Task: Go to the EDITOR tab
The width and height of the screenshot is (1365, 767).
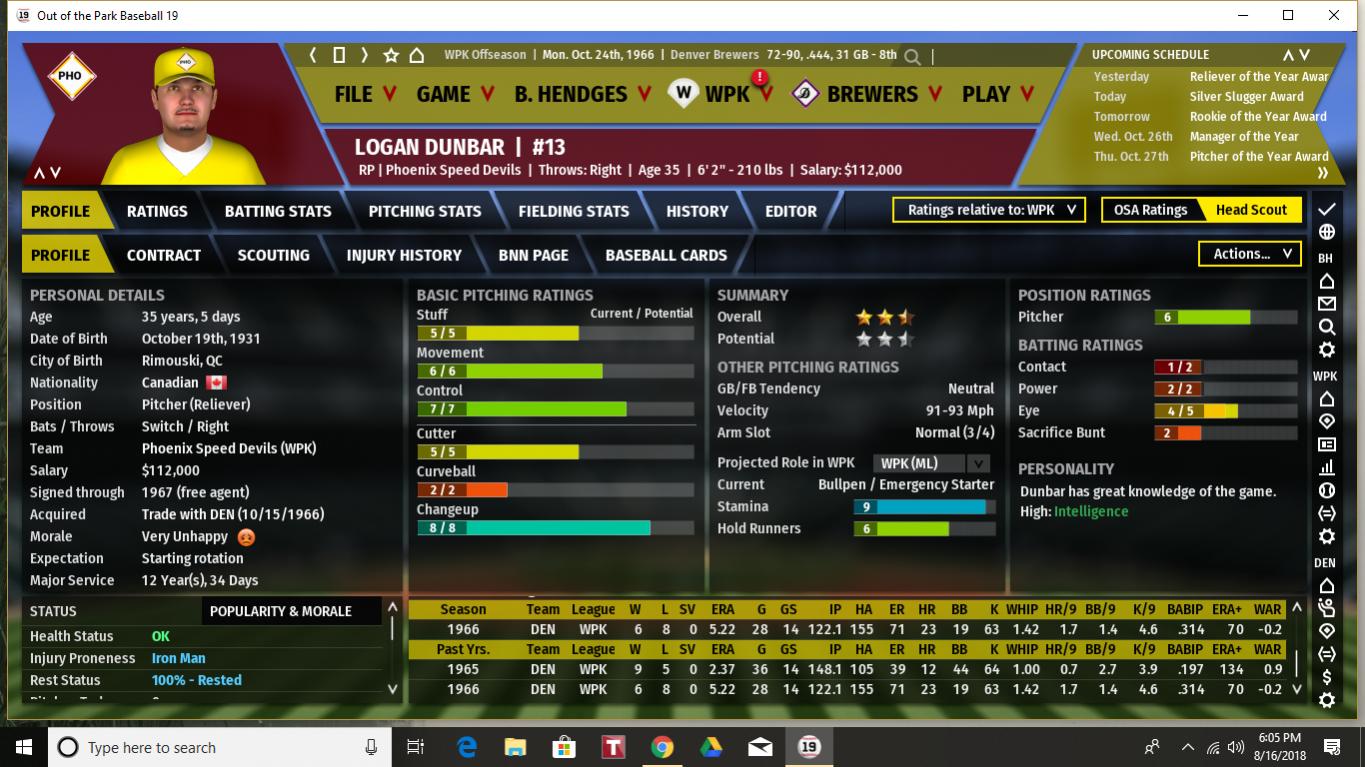Action: [x=791, y=211]
